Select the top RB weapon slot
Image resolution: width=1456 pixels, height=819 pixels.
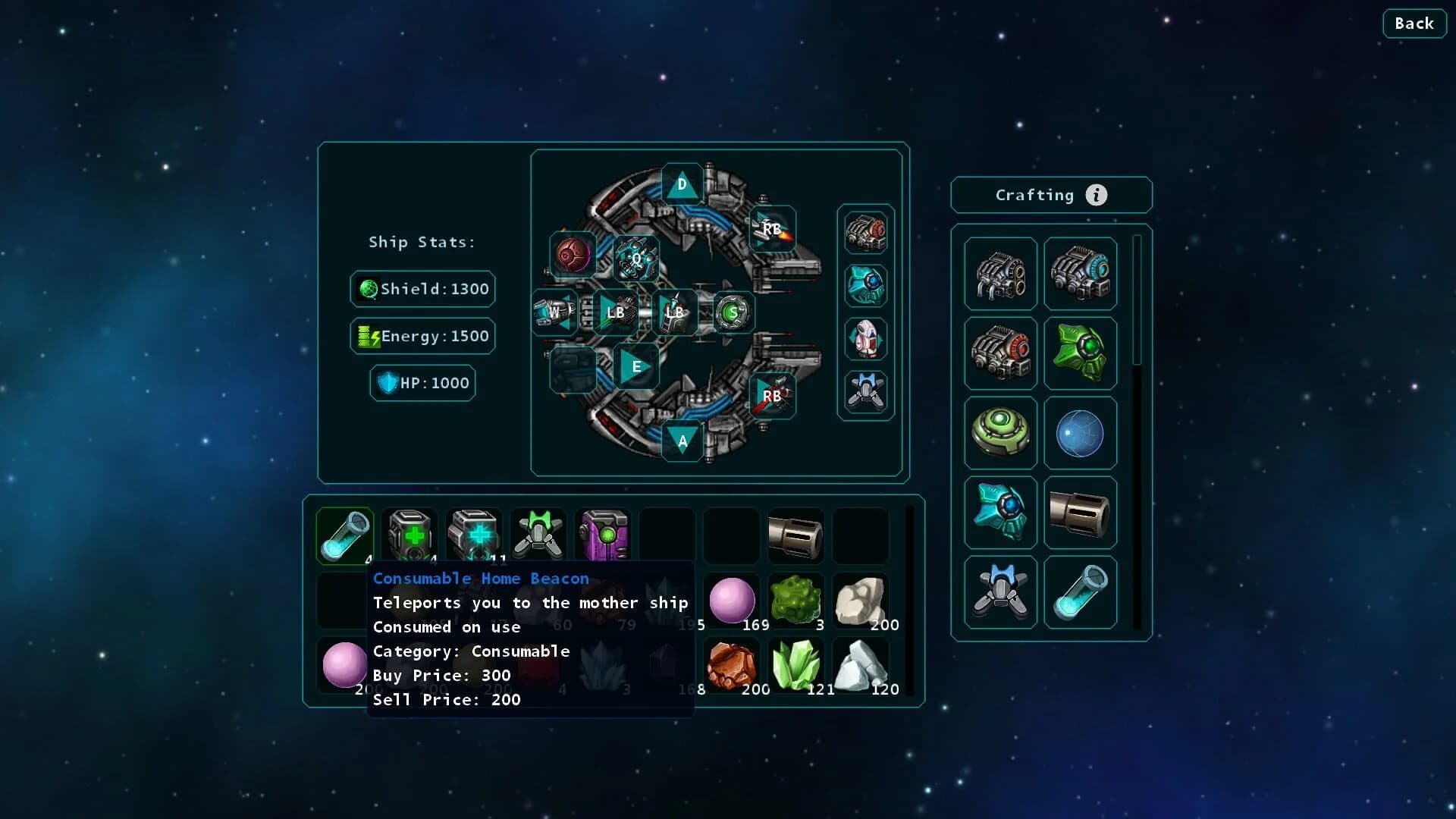[772, 227]
